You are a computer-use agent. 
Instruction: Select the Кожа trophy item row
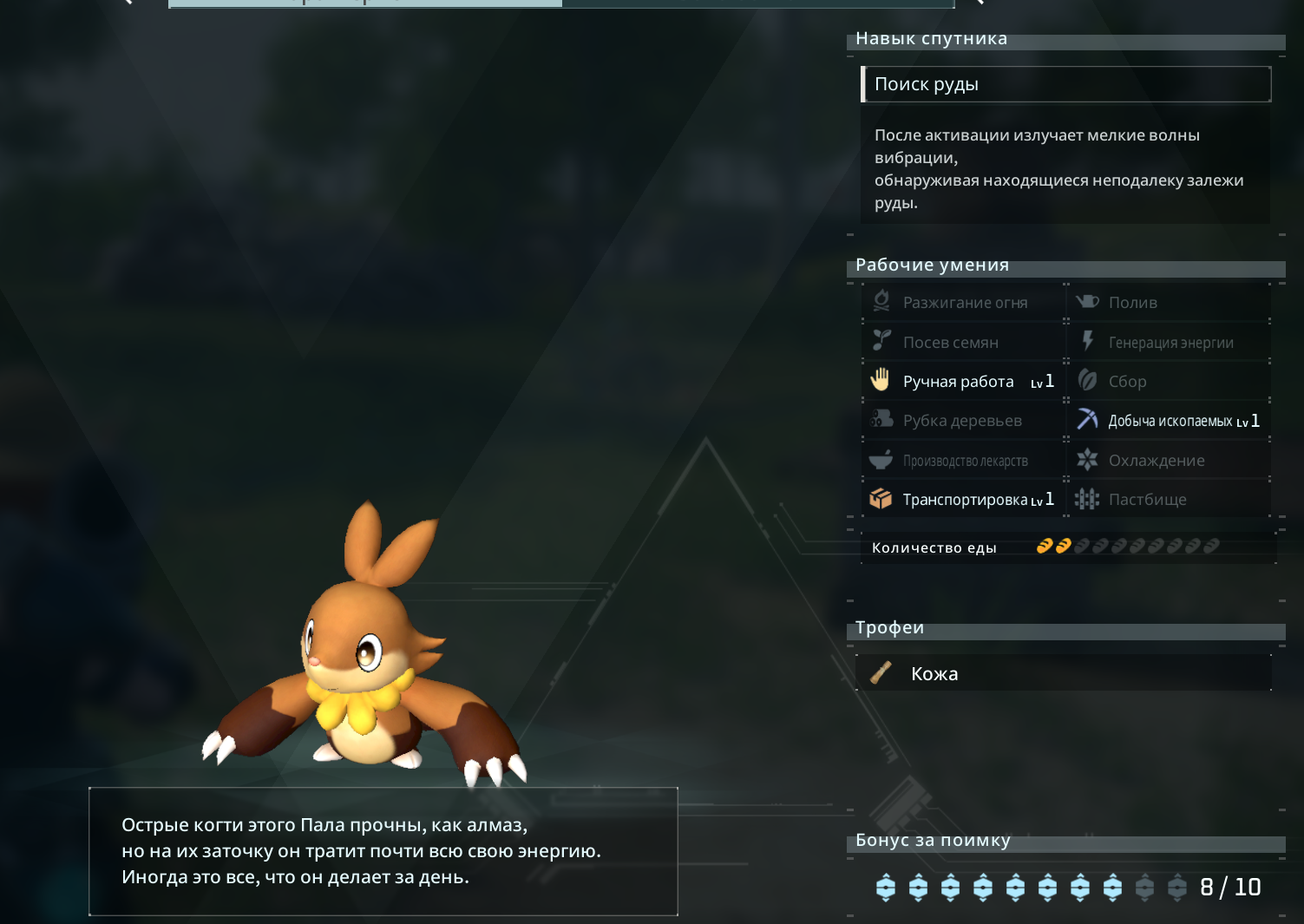[x=1064, y=674]
